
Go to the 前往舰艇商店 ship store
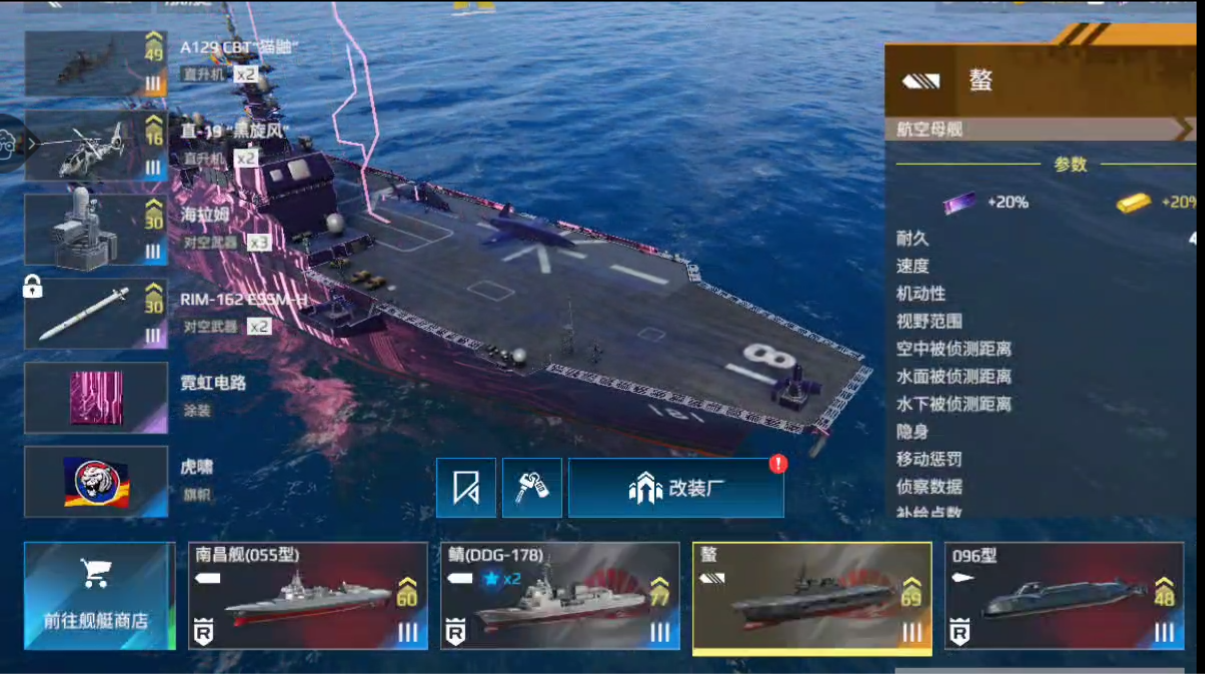pos(97,596)
